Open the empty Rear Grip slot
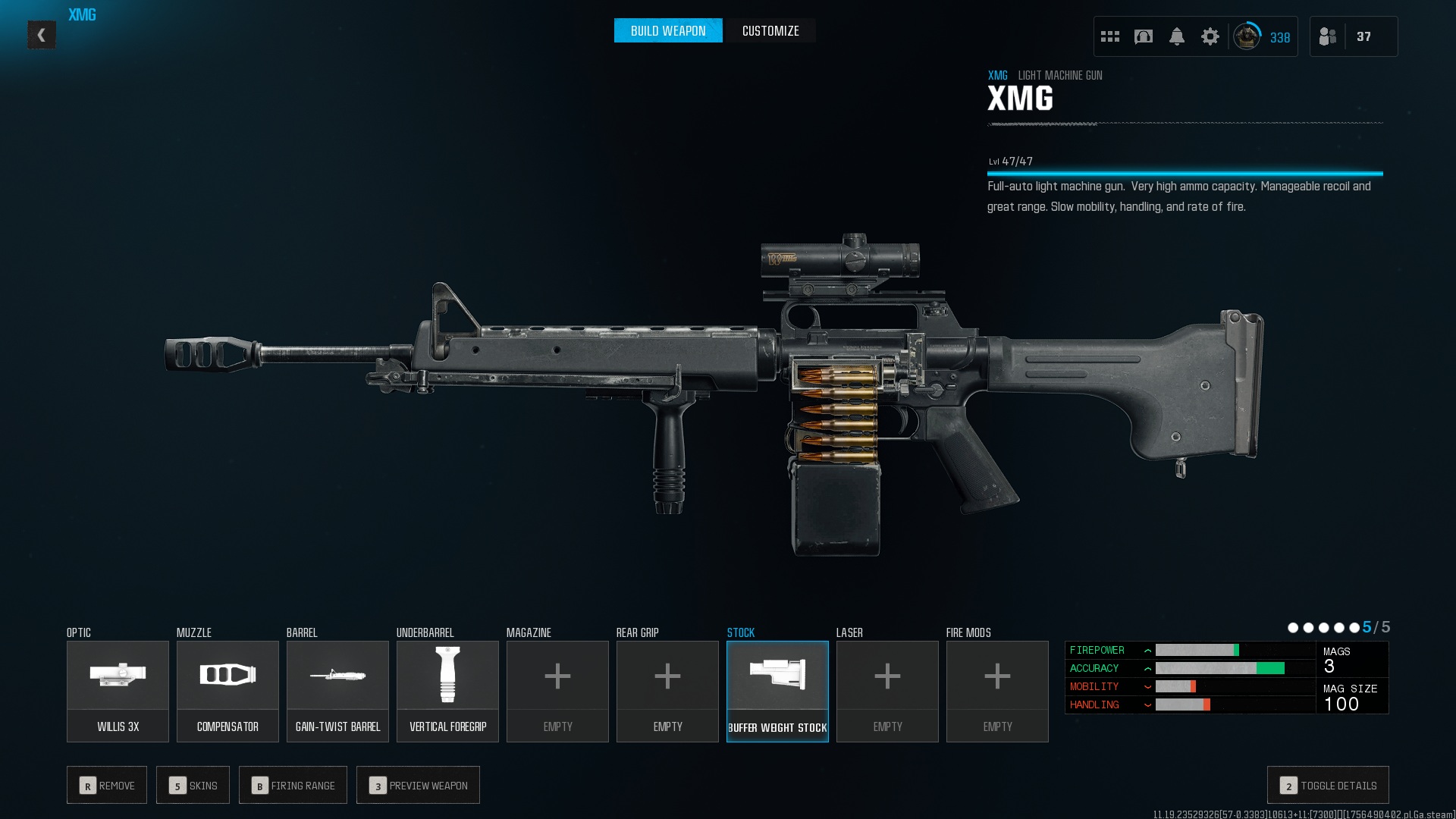Image resolution: width=1456 pixels, height=819 pixels. pos(667,691)
